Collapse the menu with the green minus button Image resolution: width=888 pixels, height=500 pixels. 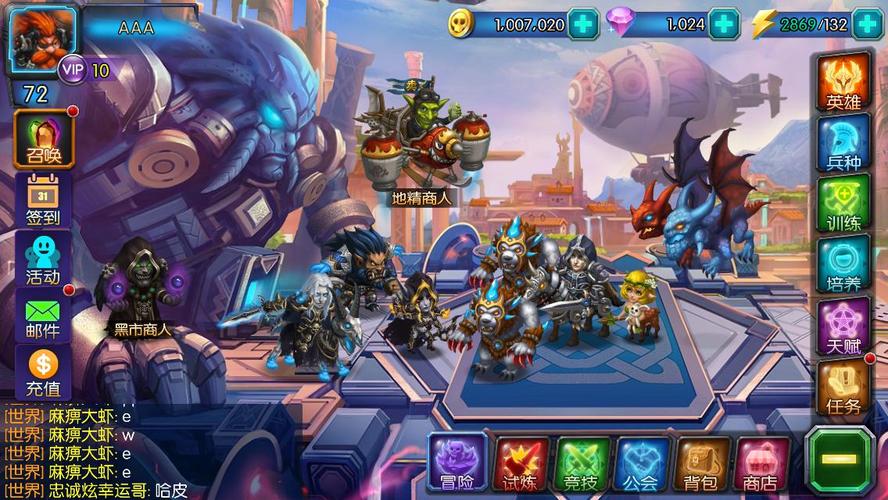pyautogui.click(x=840, y=461)
